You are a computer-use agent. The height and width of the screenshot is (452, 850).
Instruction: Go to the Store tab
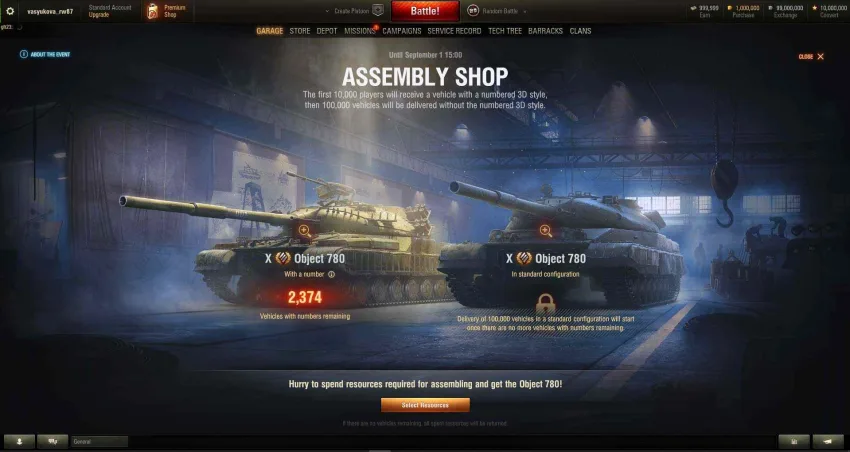(300, 31)
